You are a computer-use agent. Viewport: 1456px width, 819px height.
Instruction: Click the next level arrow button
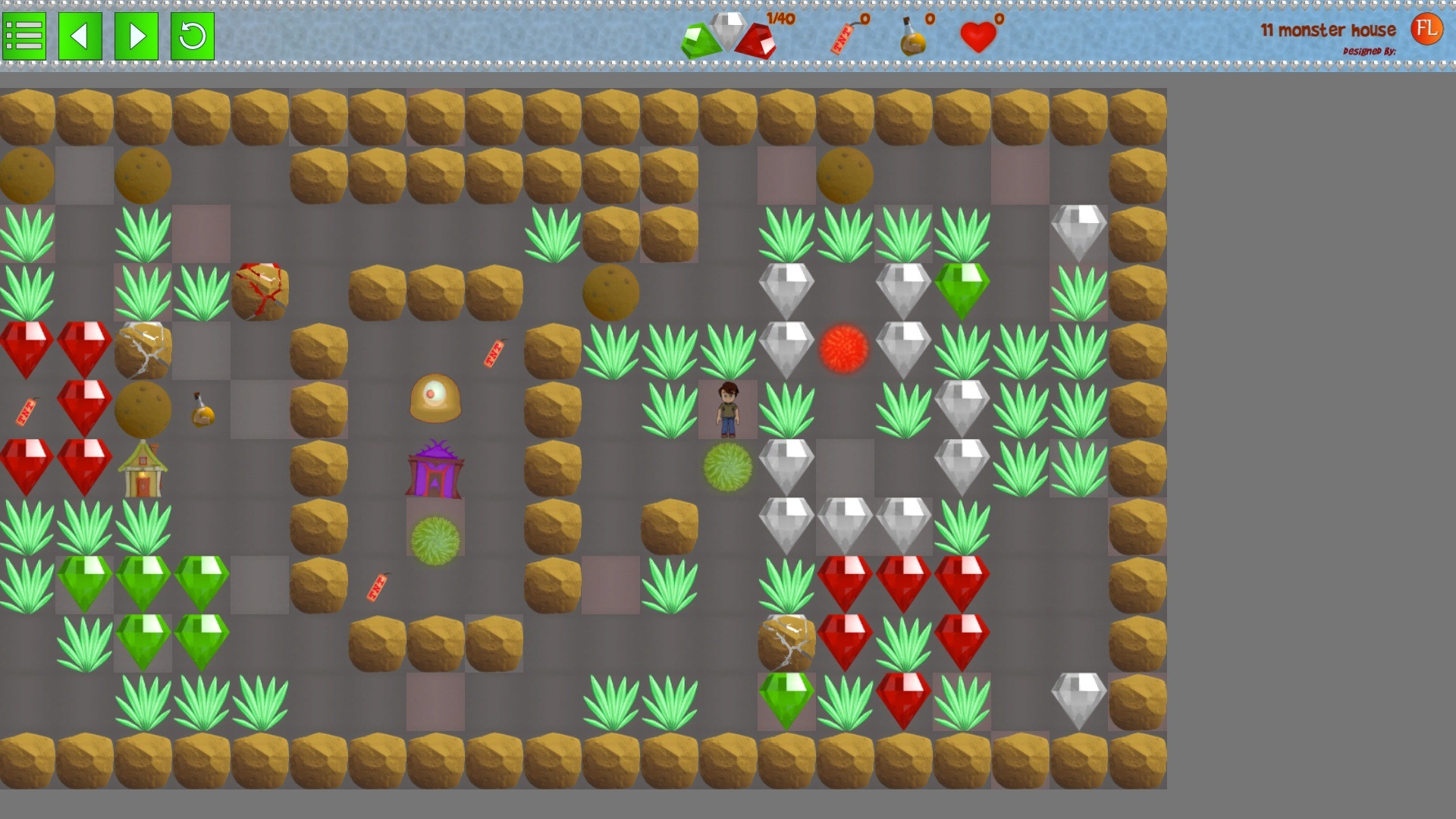pyautogui.click(x=136, y=36)
